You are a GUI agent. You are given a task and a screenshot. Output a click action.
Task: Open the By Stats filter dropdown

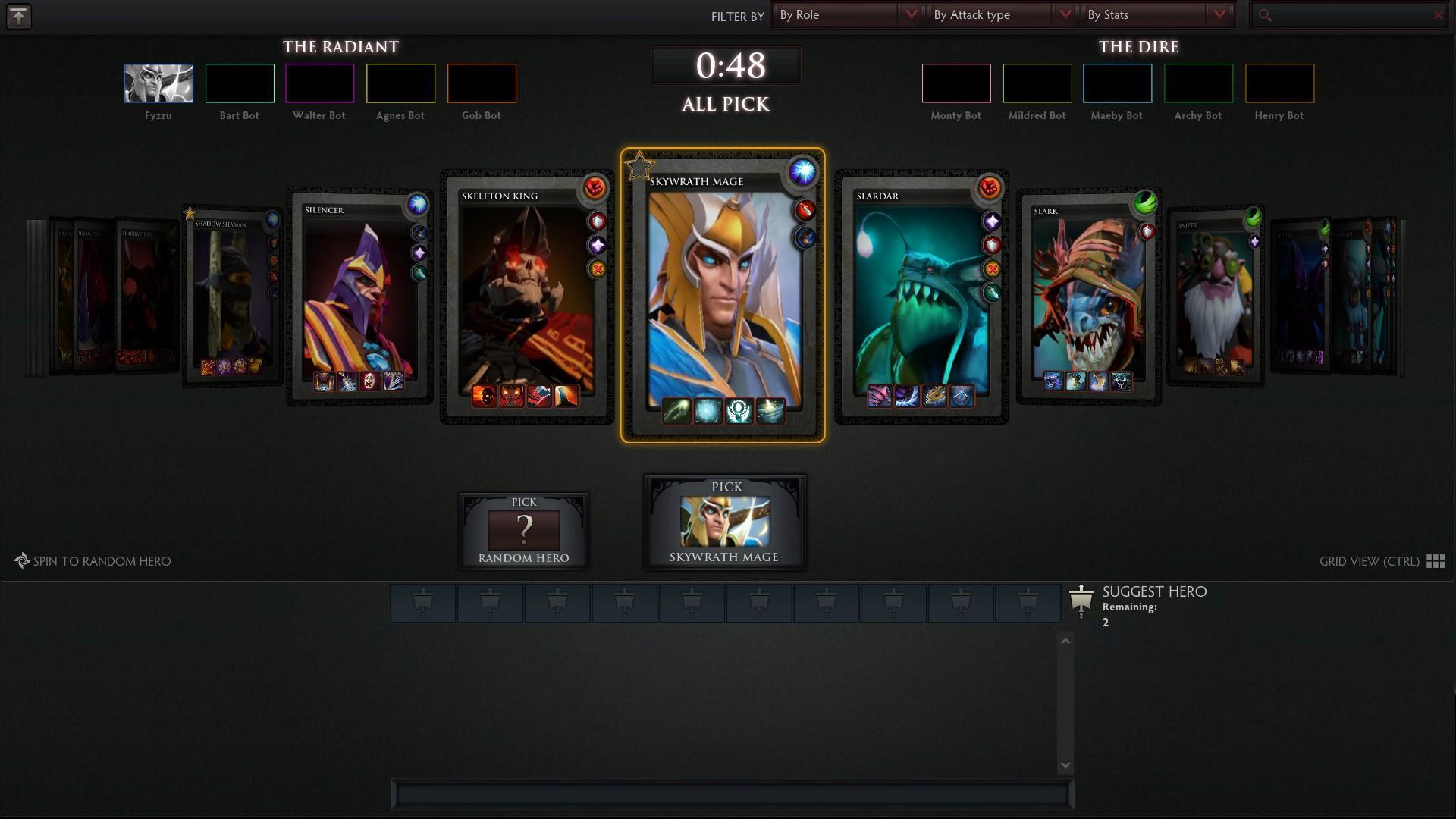tap(1155, 15)
